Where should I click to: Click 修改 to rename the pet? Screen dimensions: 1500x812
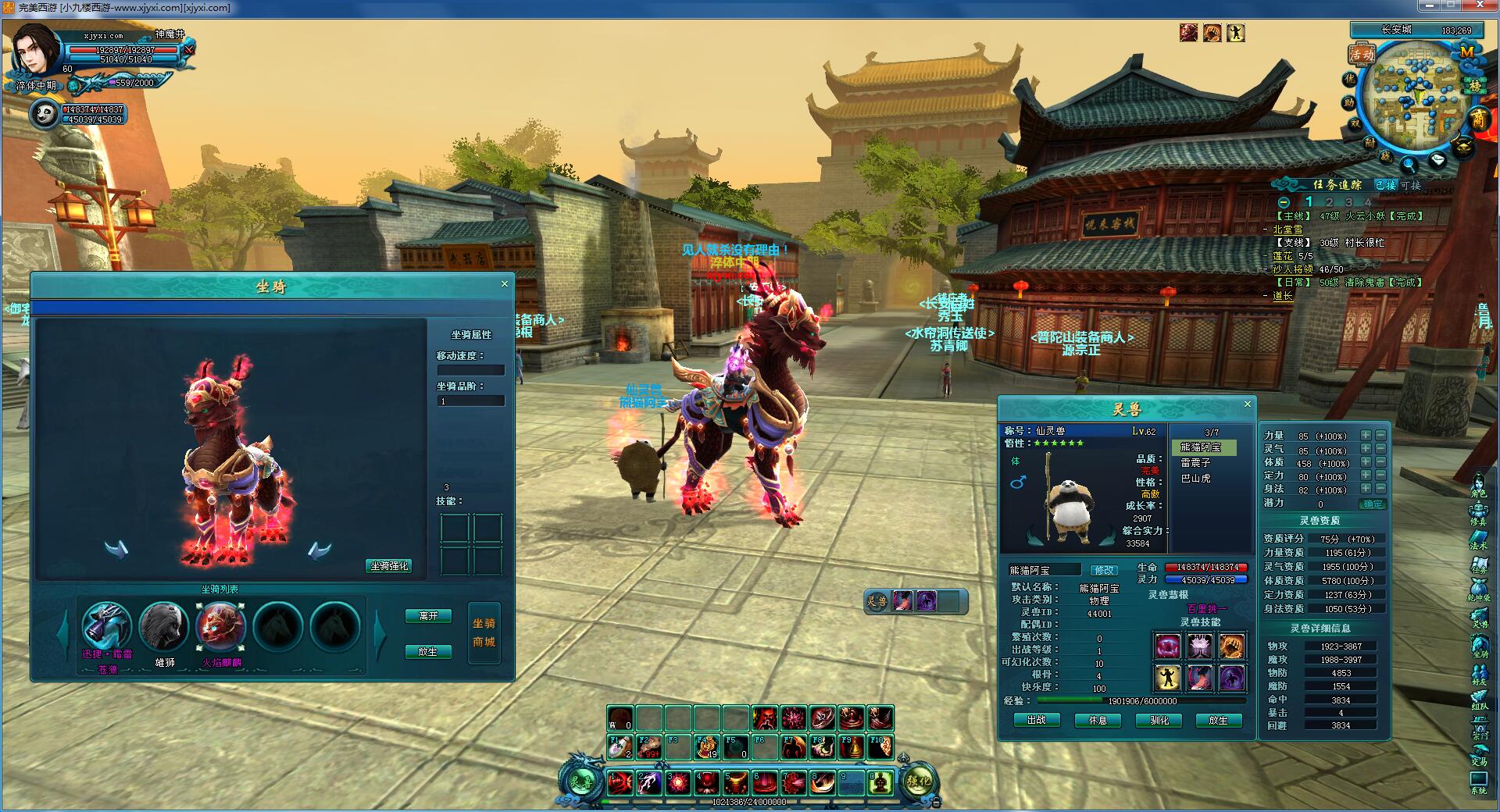click(x=1103, y=571)
